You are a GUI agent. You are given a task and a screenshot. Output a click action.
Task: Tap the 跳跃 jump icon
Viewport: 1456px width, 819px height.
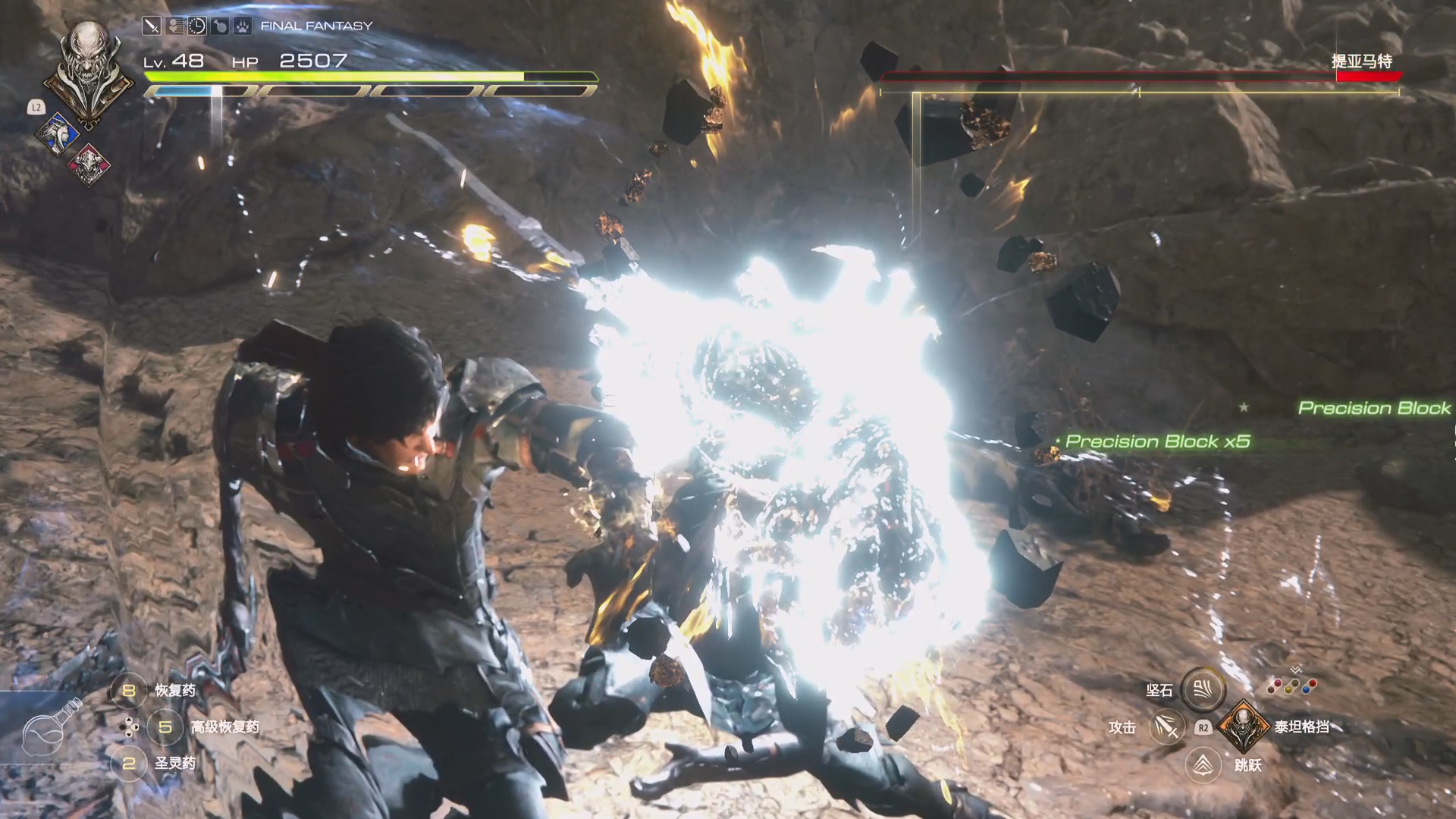click(1203, 764)
